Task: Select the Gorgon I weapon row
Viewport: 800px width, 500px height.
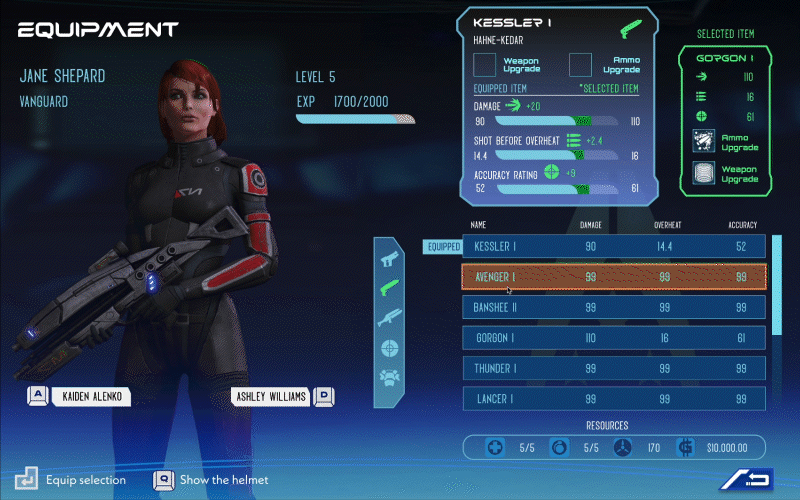Action: pos(613,338)
